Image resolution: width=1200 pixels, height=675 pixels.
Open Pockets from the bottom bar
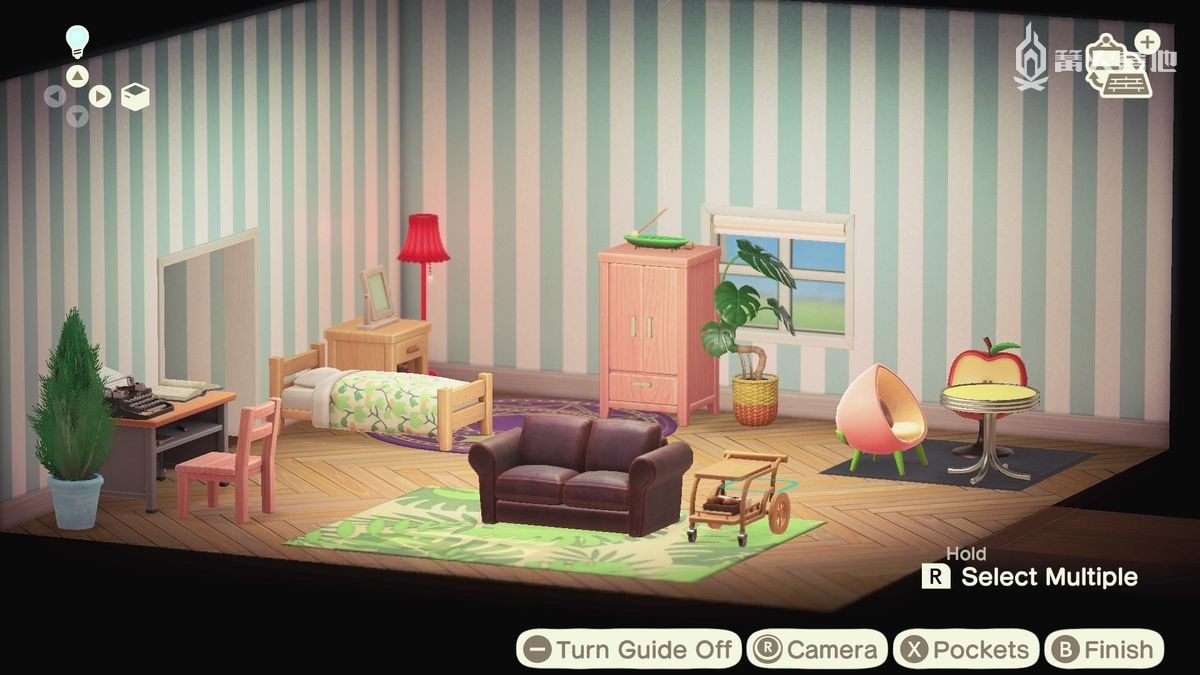click(965, 650)
